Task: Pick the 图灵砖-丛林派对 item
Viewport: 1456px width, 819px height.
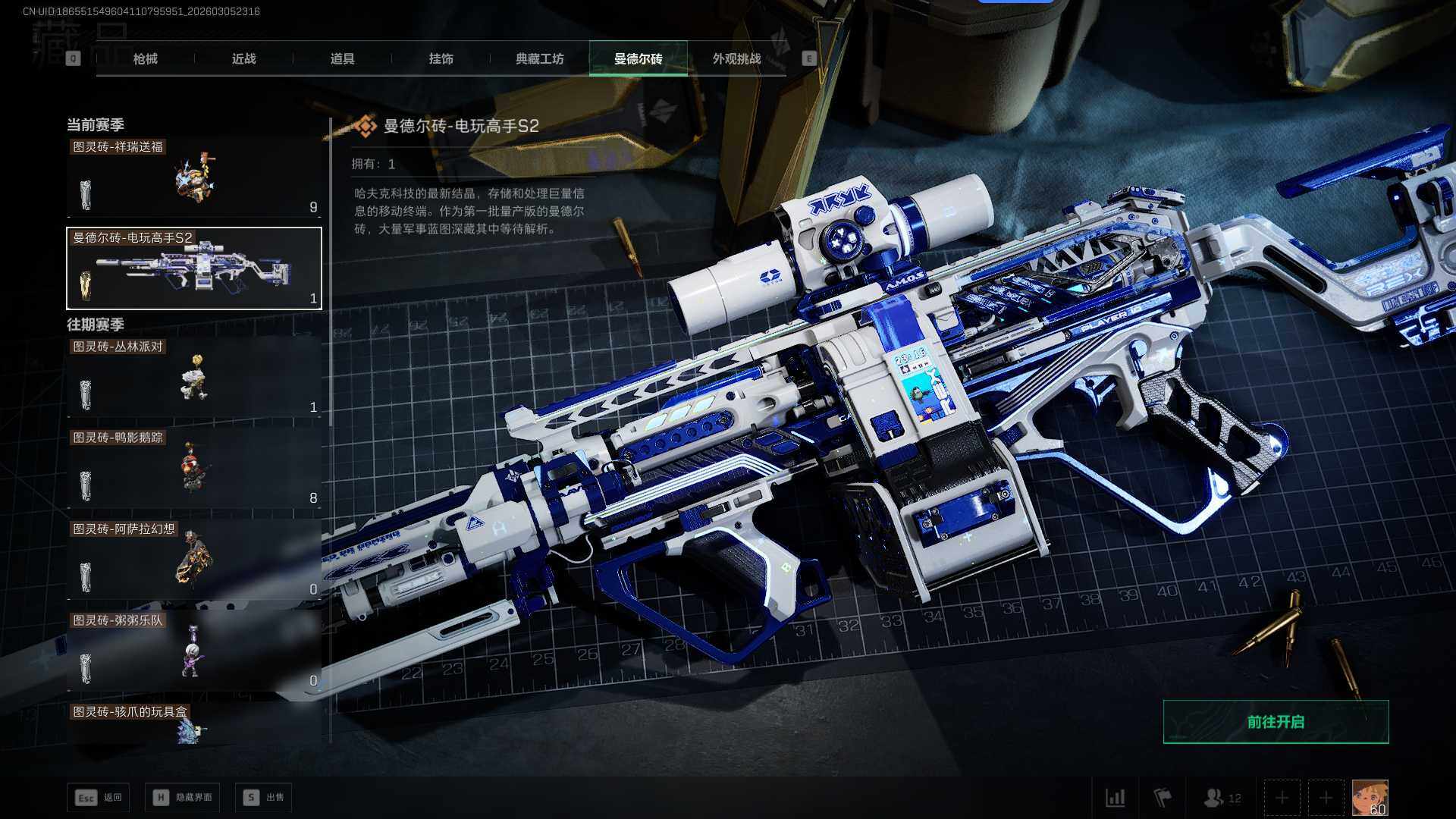Action: tap(193, 378)
